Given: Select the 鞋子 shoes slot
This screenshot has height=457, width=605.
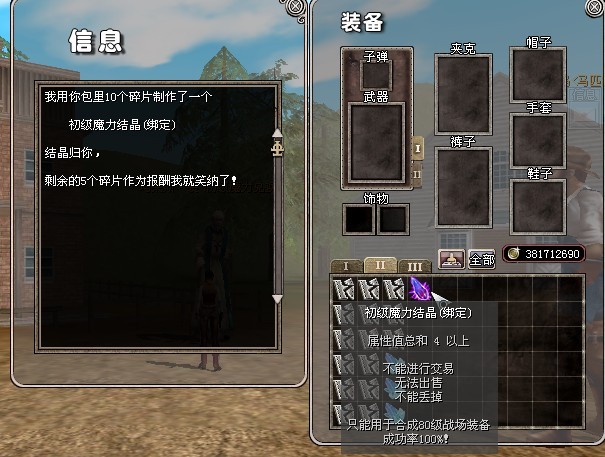Looking at the screenshot, I should click(545, 207).
